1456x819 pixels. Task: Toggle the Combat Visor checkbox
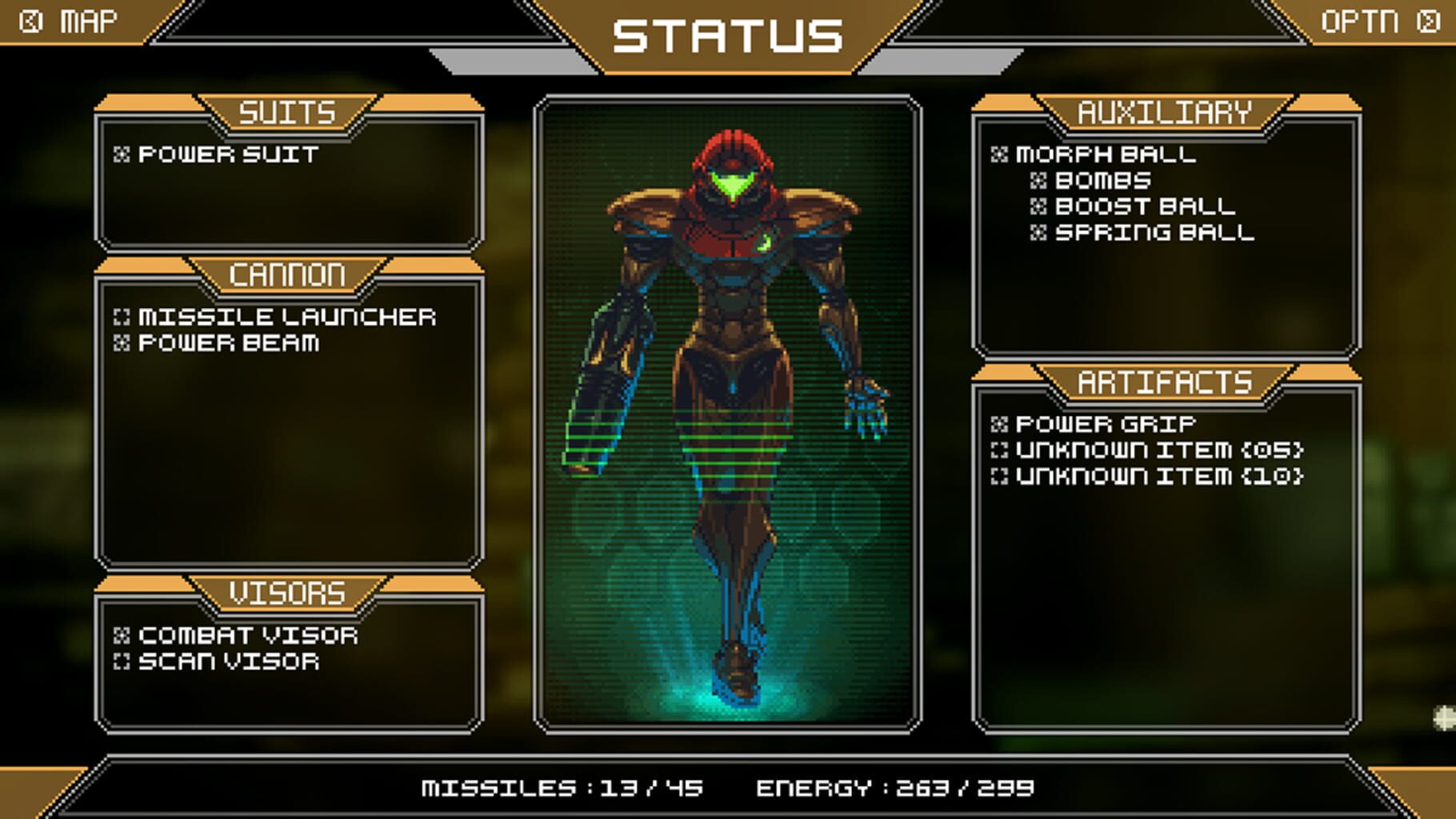[122, 635]
